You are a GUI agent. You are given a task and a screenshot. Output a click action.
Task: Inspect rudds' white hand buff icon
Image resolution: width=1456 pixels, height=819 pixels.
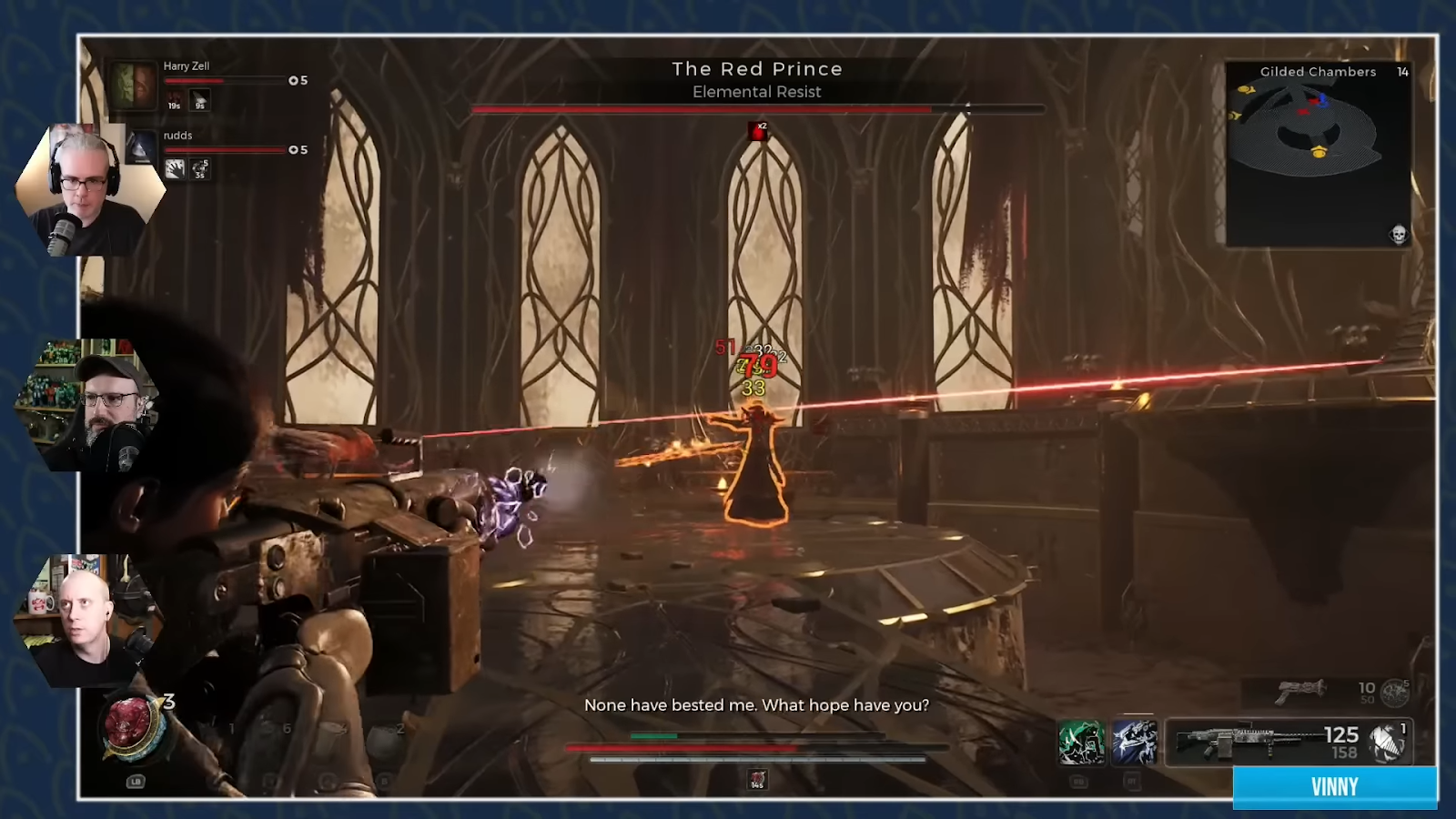(175, 168)
